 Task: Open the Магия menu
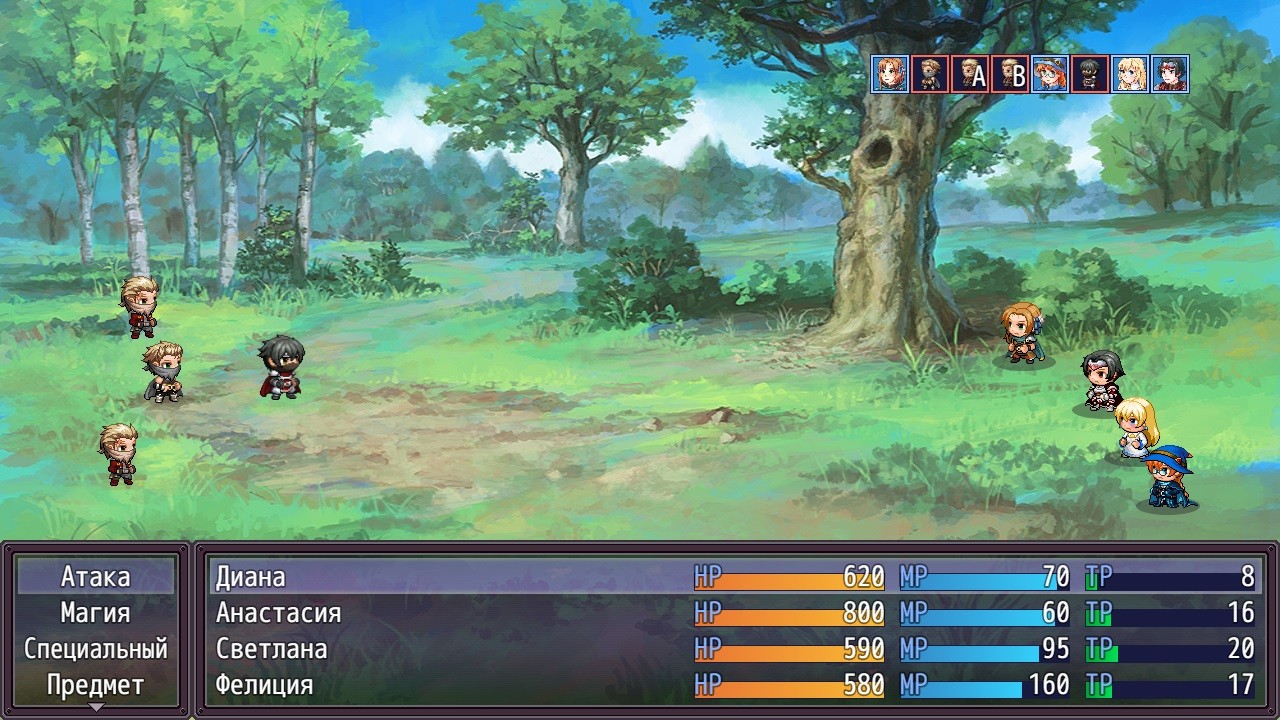pyautogui.click(x=96, y=613)
